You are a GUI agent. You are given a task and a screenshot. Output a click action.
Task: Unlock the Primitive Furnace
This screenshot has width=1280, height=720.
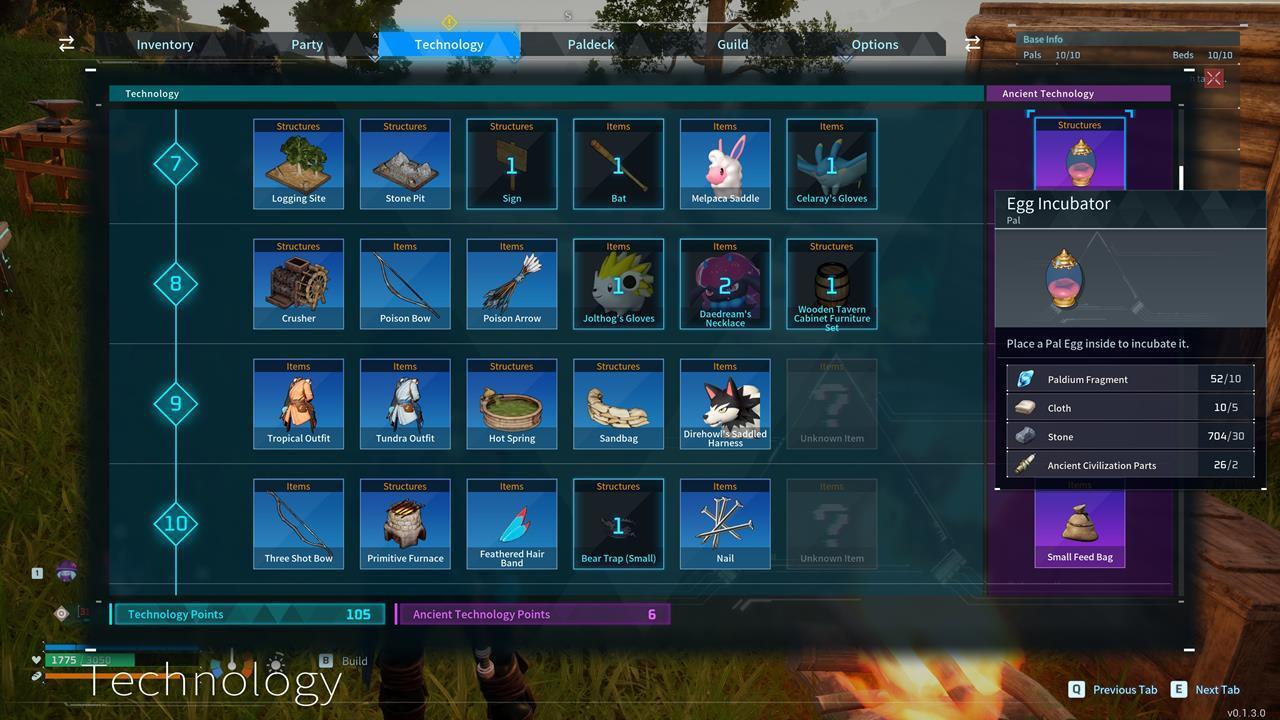pyautogui.click(x=404, y=523)
